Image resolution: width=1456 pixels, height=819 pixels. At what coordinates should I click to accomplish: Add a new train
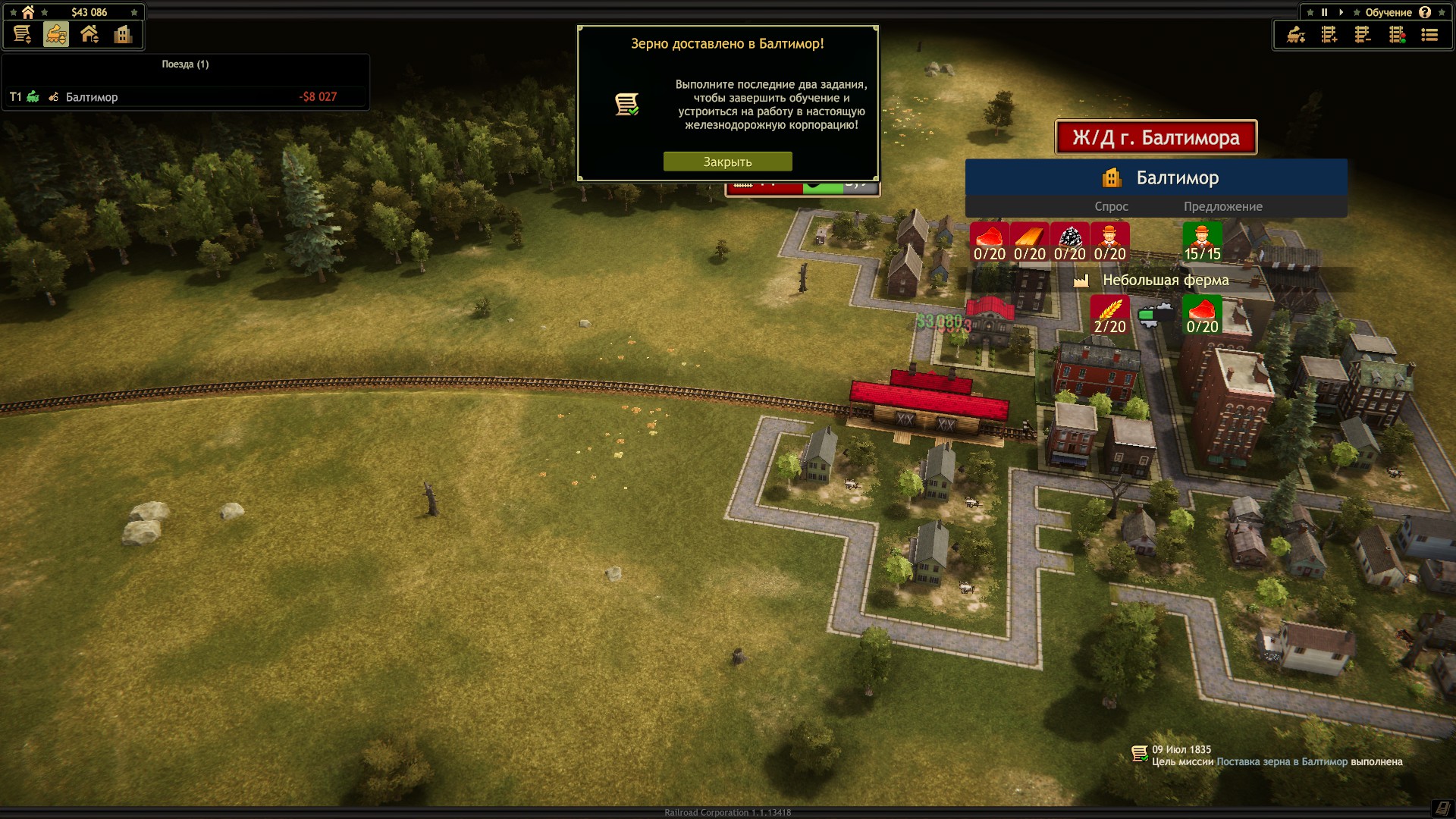[1296, 35]
